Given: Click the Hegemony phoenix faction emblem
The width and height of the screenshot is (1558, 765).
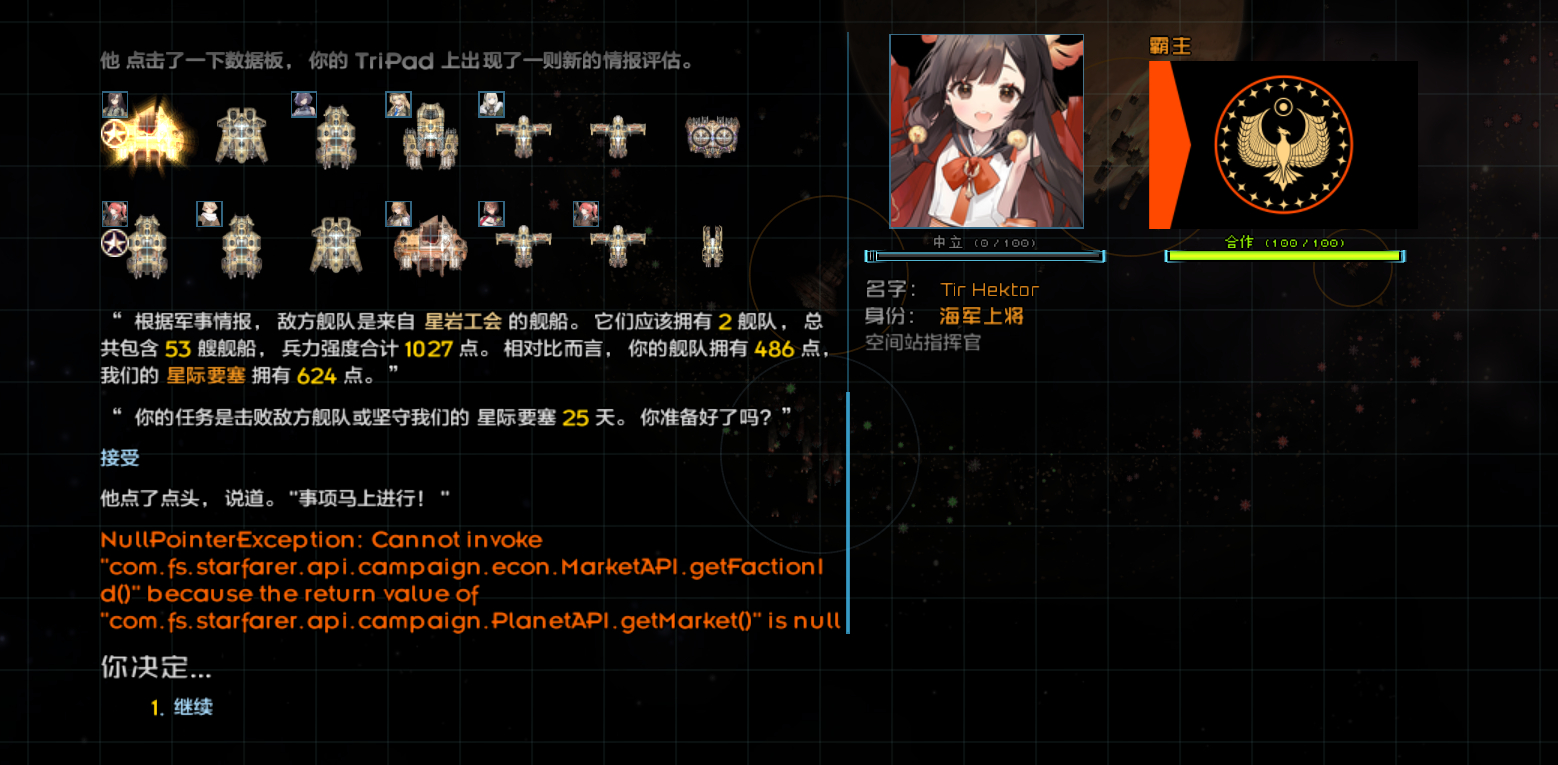Looking at the screenshot, I should (x=1283, y=144).
